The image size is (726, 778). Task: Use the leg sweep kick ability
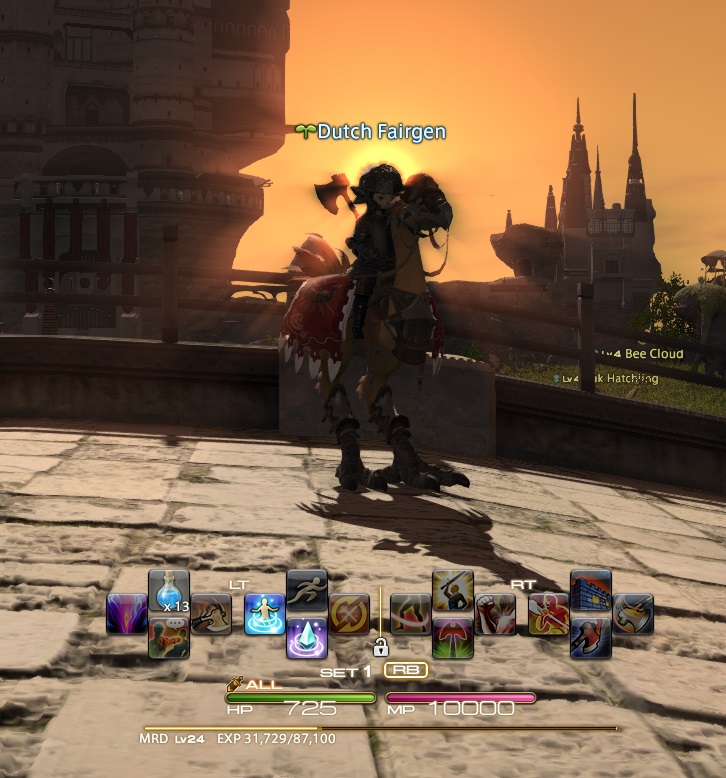pyautogui.click(x=411, y=614)
